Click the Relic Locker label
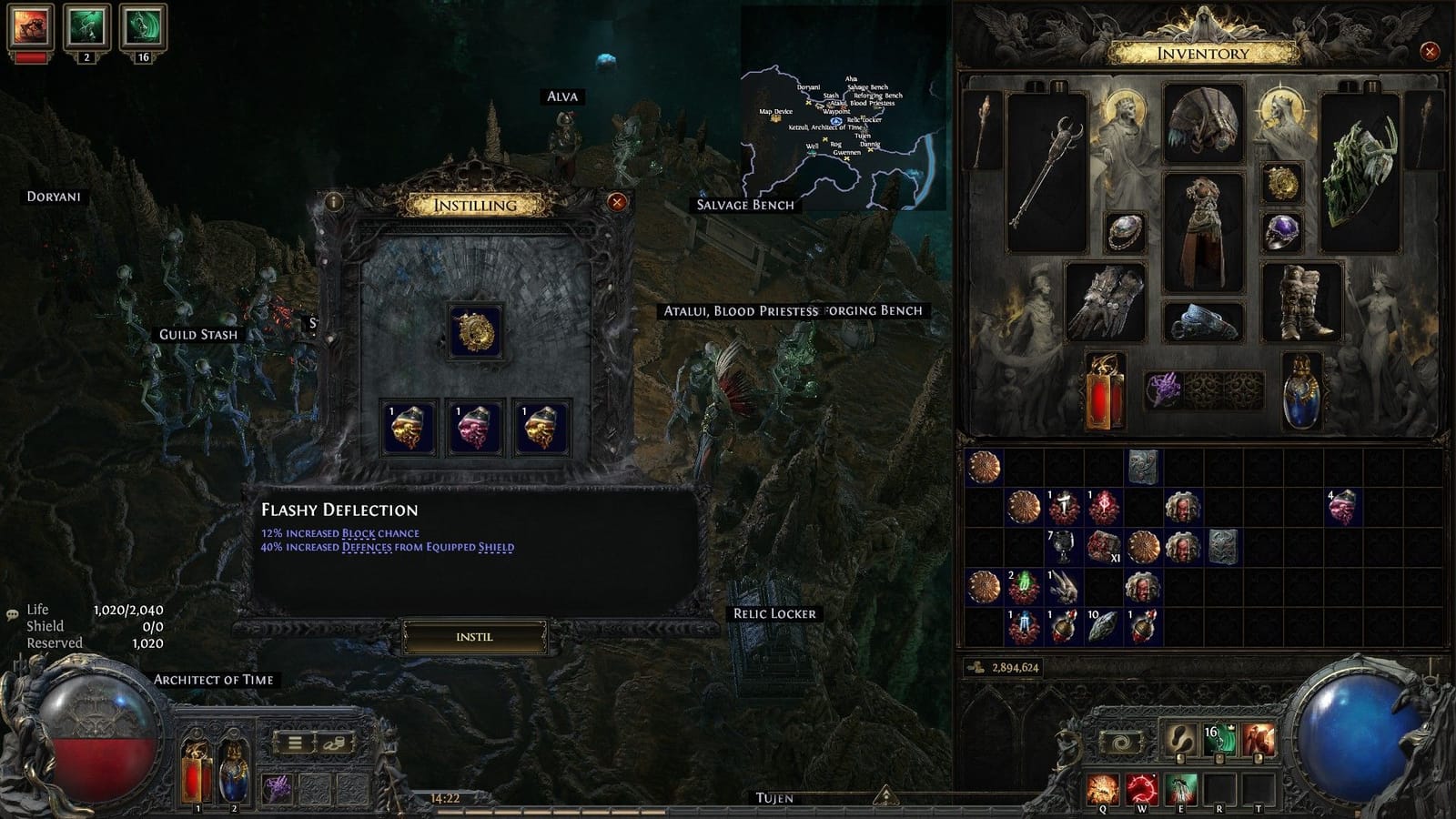This screenshot has height=819, width=1456. (775, 613)
